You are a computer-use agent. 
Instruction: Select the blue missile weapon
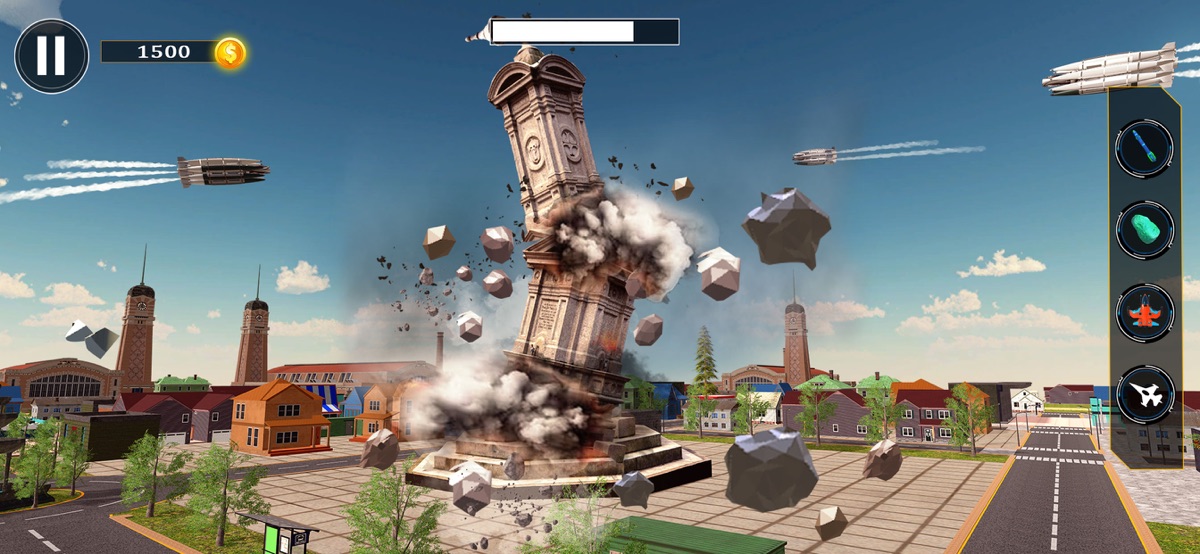1145,150
